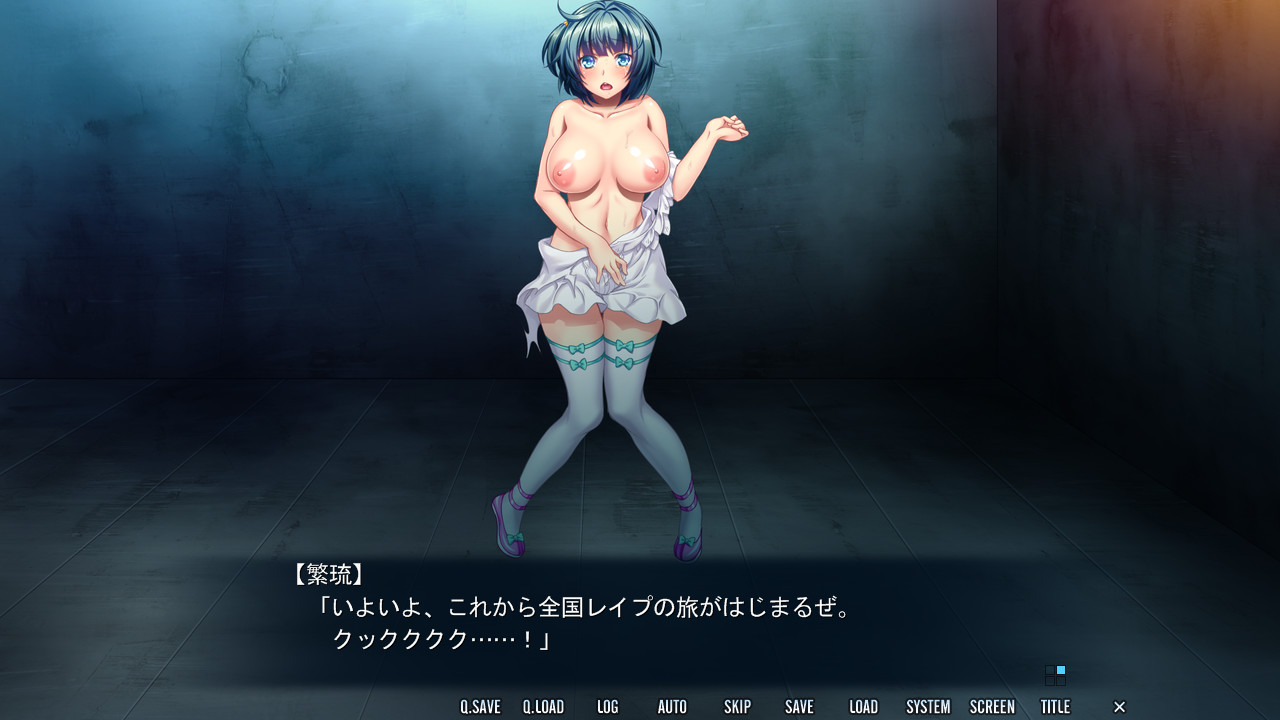This screenshot has height=720, width=1280.
Task: Return to the TITLE screen
Action: (x=1056, y=706)
